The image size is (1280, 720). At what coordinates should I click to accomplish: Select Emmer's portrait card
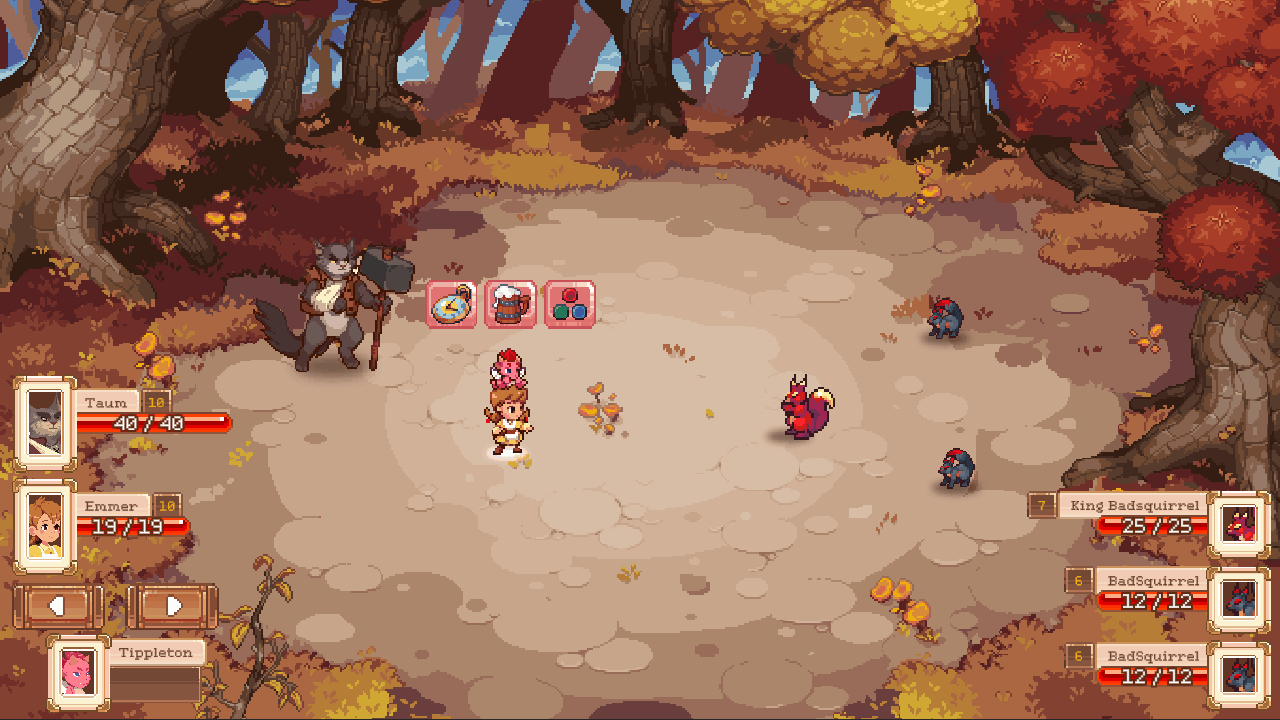[45, 527]
